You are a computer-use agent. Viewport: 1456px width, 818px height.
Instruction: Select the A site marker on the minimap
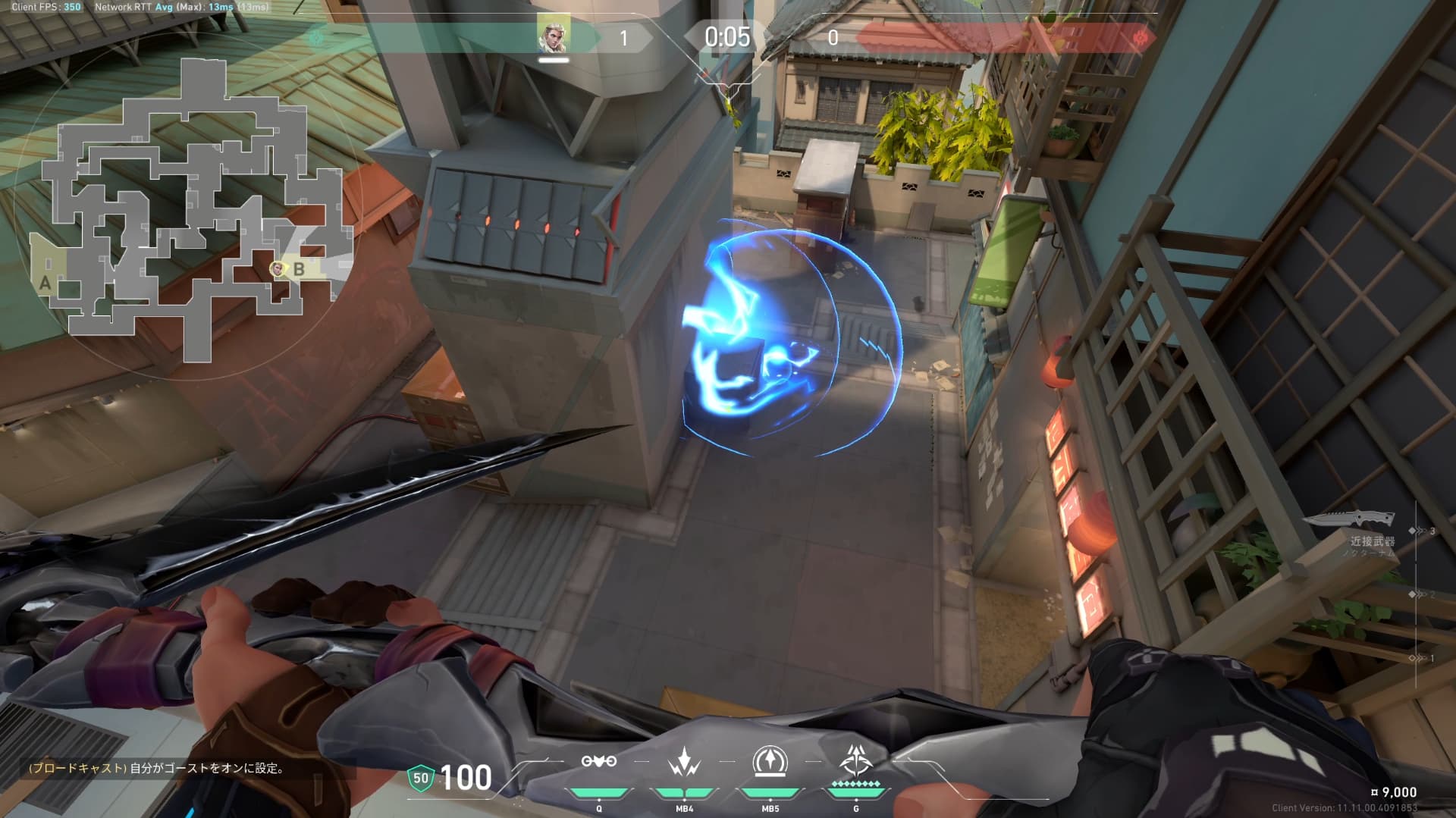pos(45,283)
